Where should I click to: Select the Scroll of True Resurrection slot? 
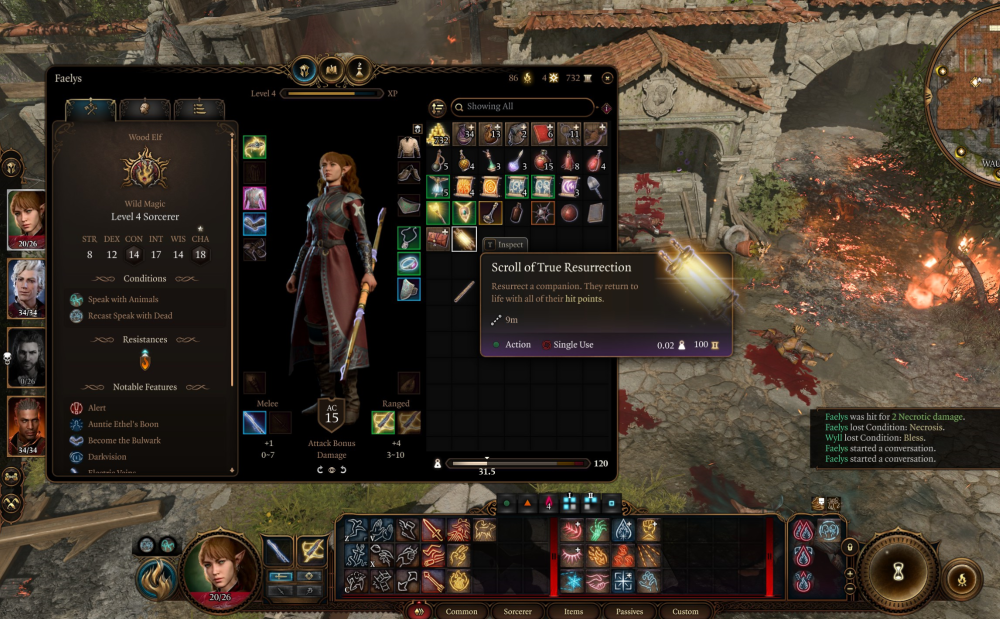click(464, 239)
